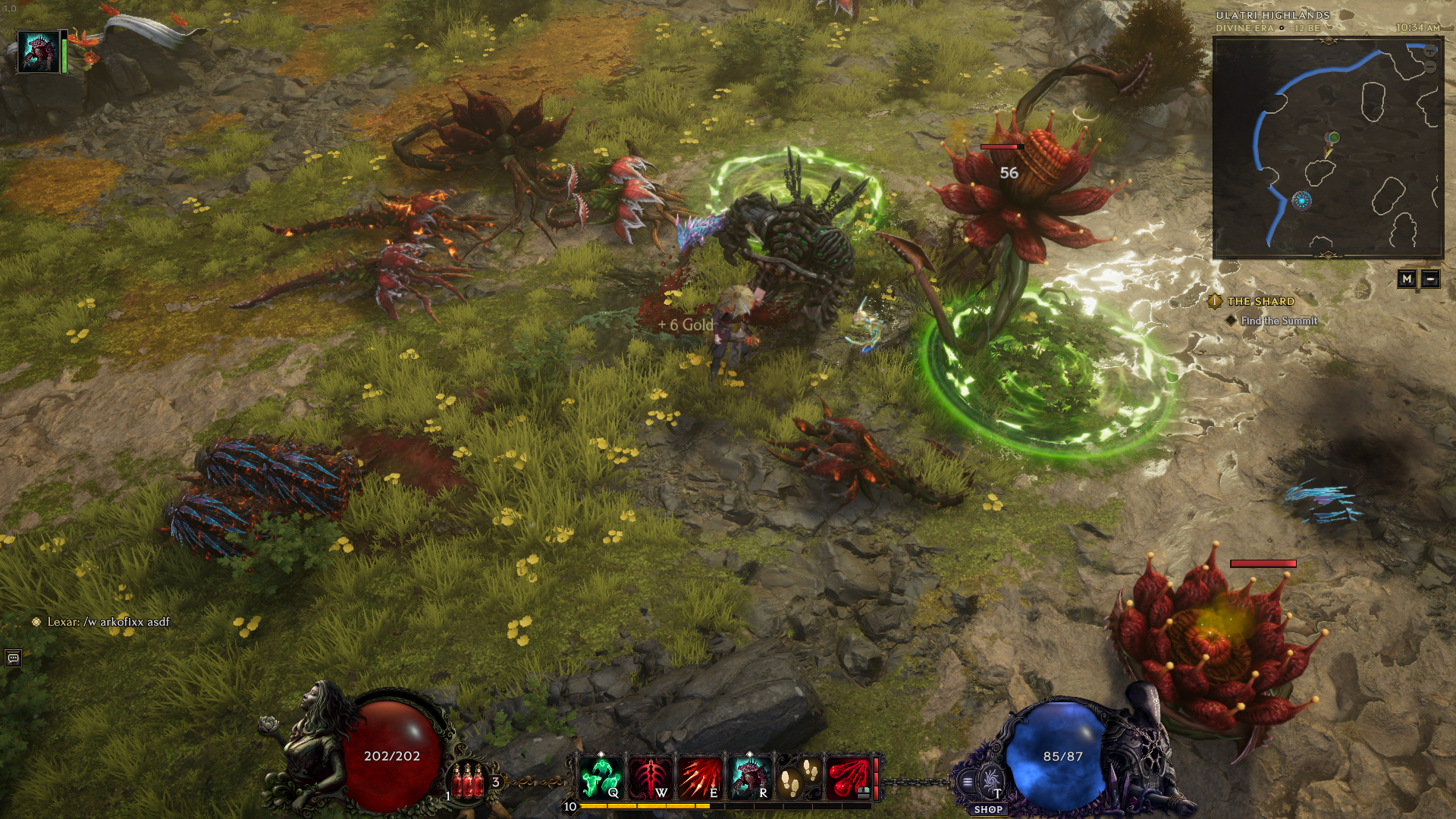Use the red ribcage skill on W

click(x=650, y=777)
